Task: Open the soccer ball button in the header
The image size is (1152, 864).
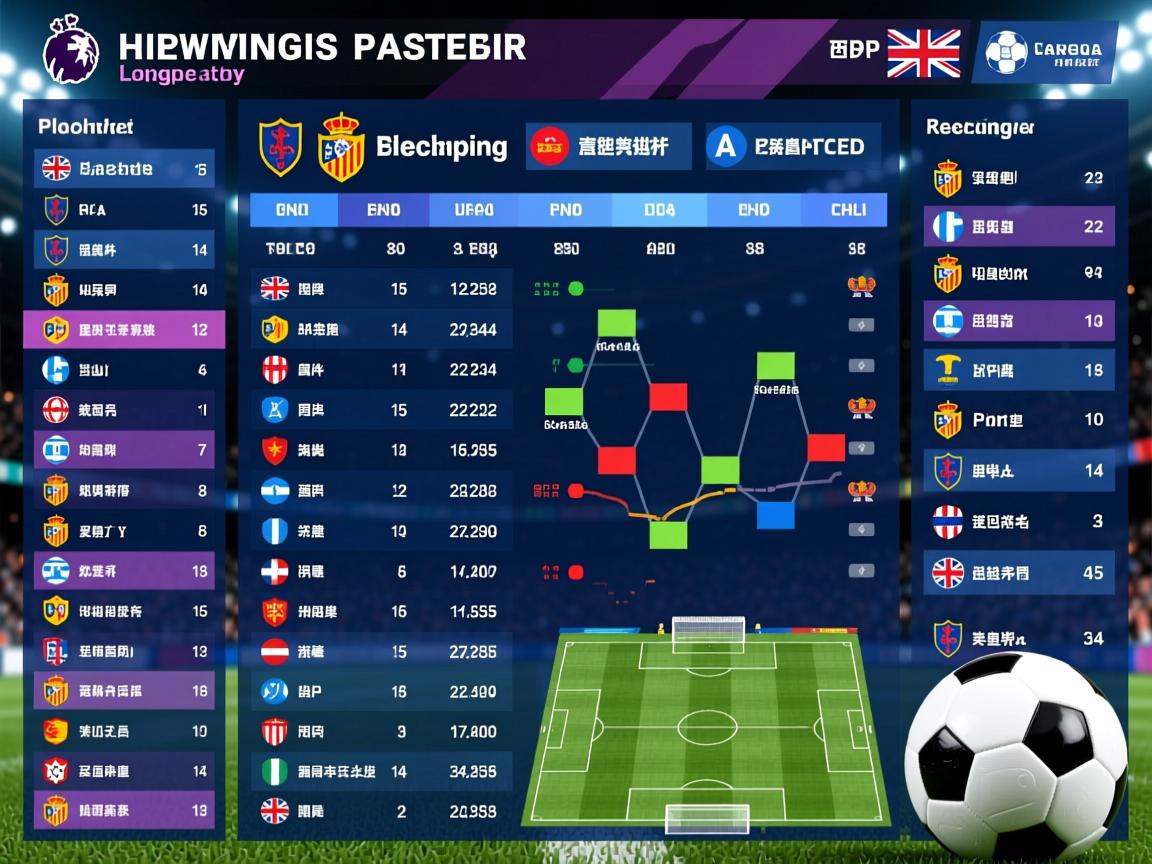Action: pyautogui.click(x=1006, y=52)
